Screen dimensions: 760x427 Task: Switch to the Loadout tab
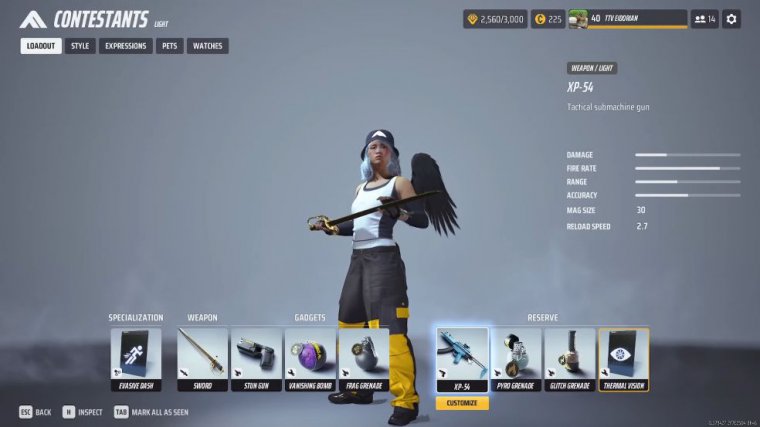41,46
